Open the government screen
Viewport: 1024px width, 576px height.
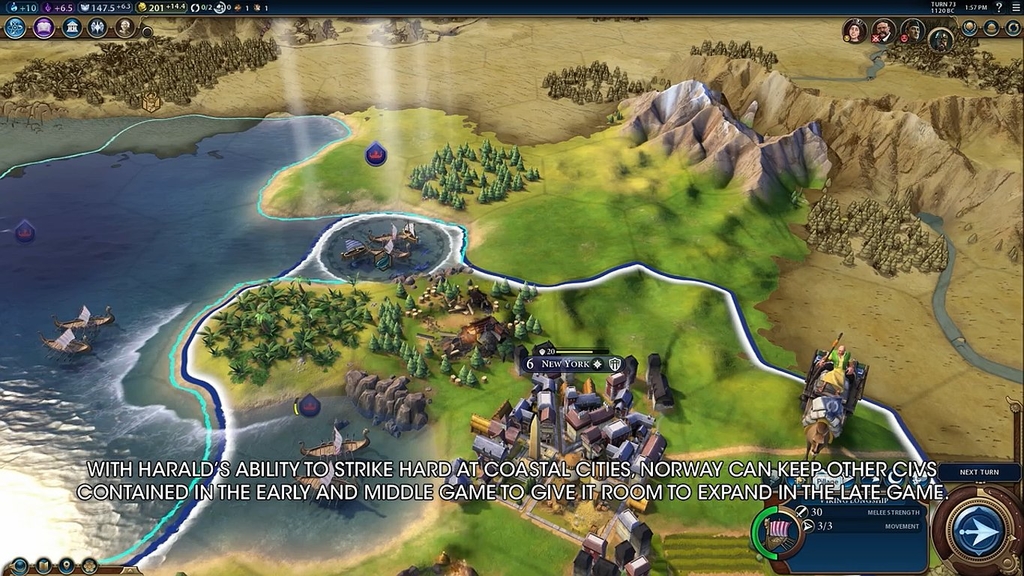(x=72, y=28)
